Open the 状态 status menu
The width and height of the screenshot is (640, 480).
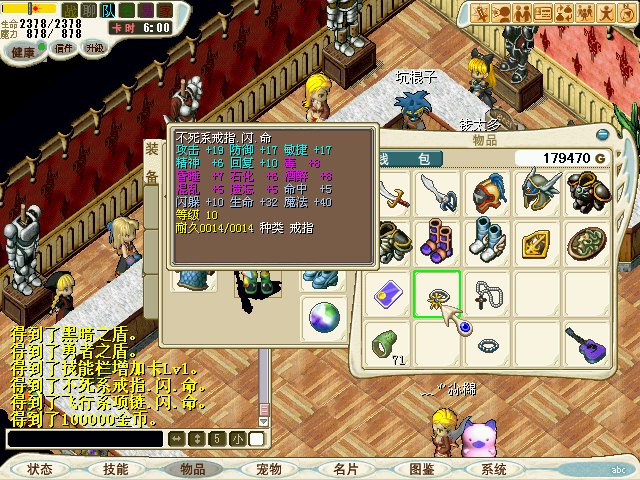40,469
